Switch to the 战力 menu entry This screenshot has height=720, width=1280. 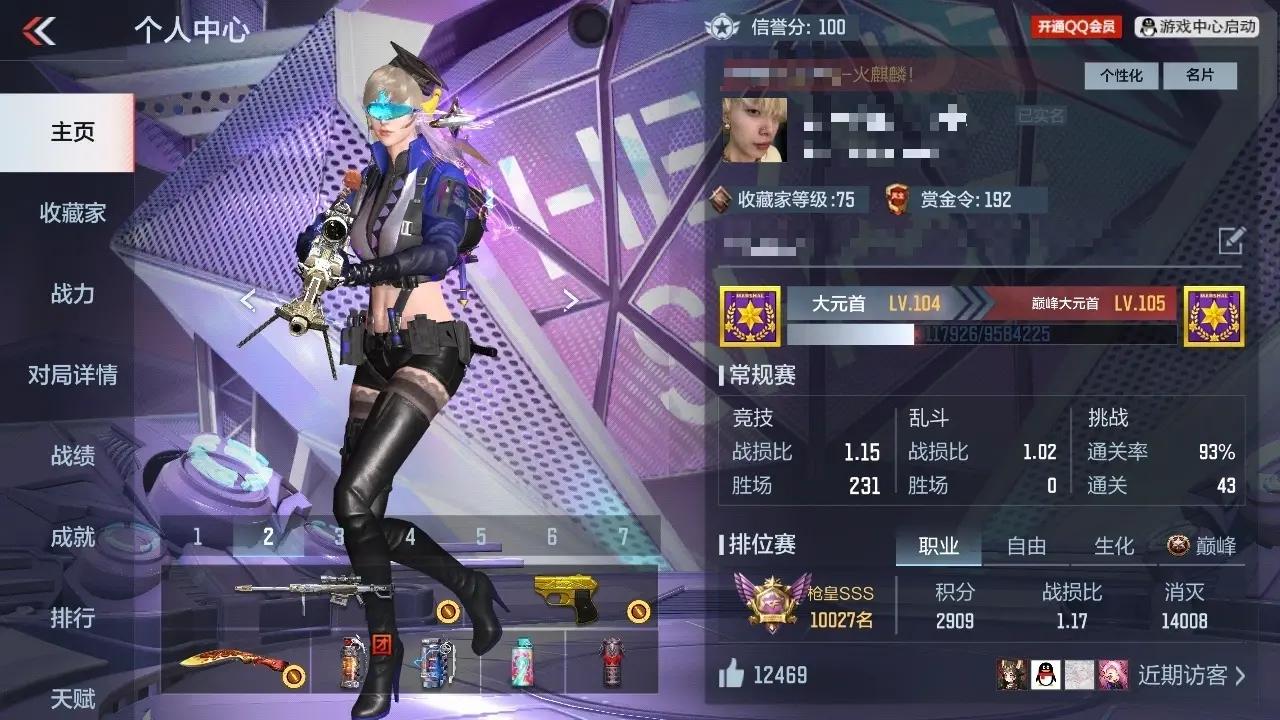coord(72,294)
